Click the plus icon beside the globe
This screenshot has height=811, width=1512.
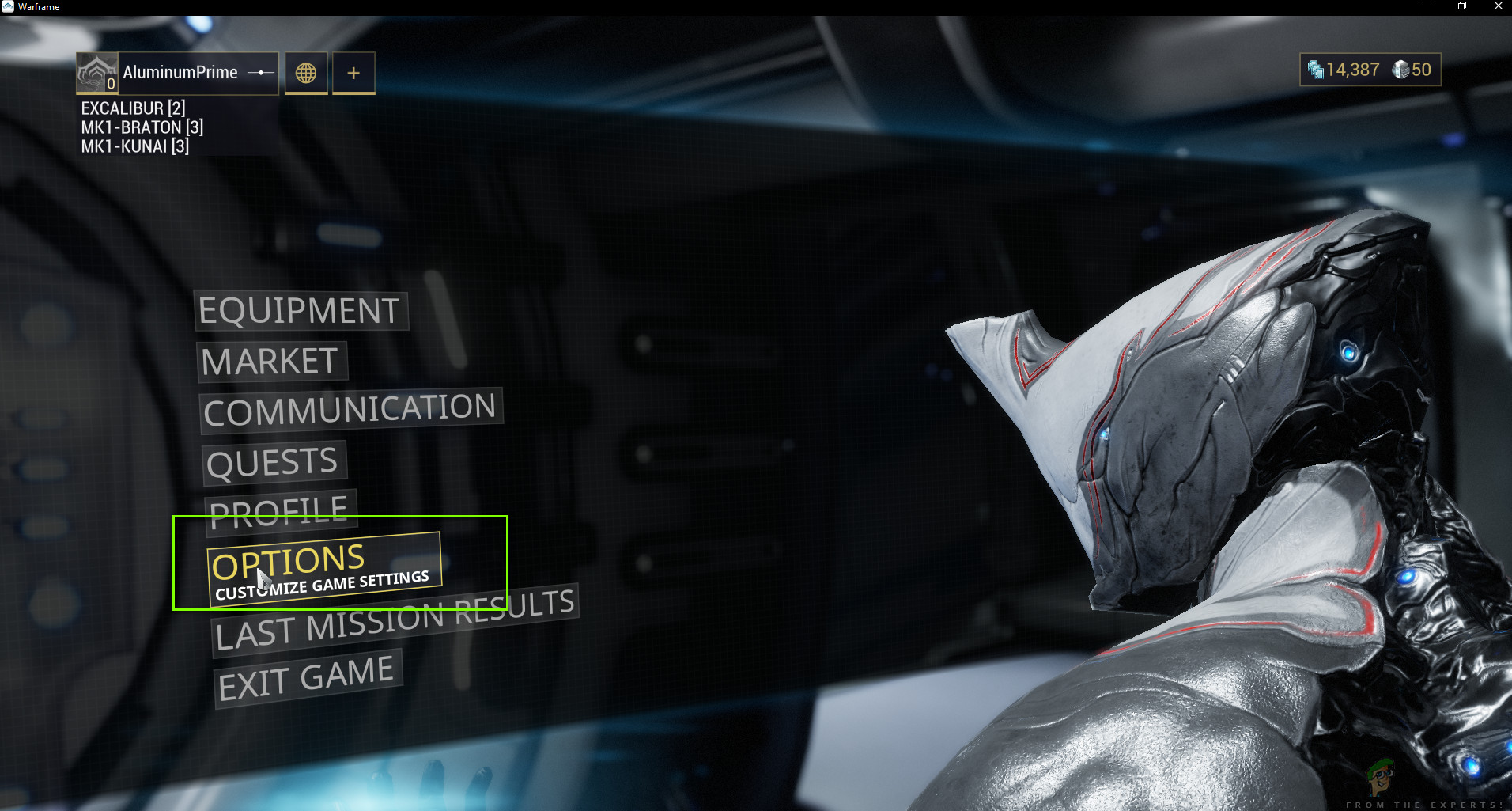point(353,72)
